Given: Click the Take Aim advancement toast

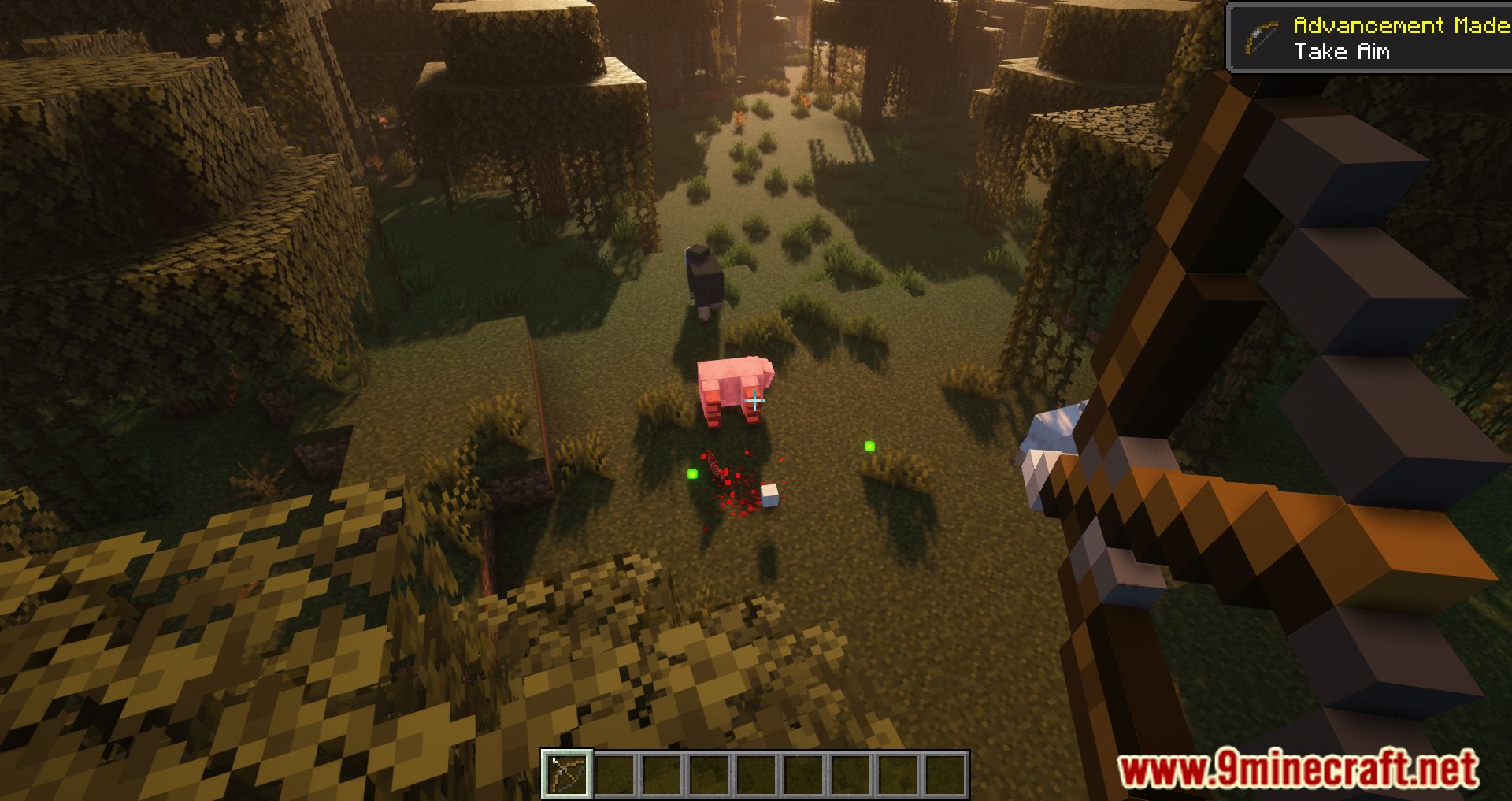Looking at the screenshot, I should [x=1370, y=39].
